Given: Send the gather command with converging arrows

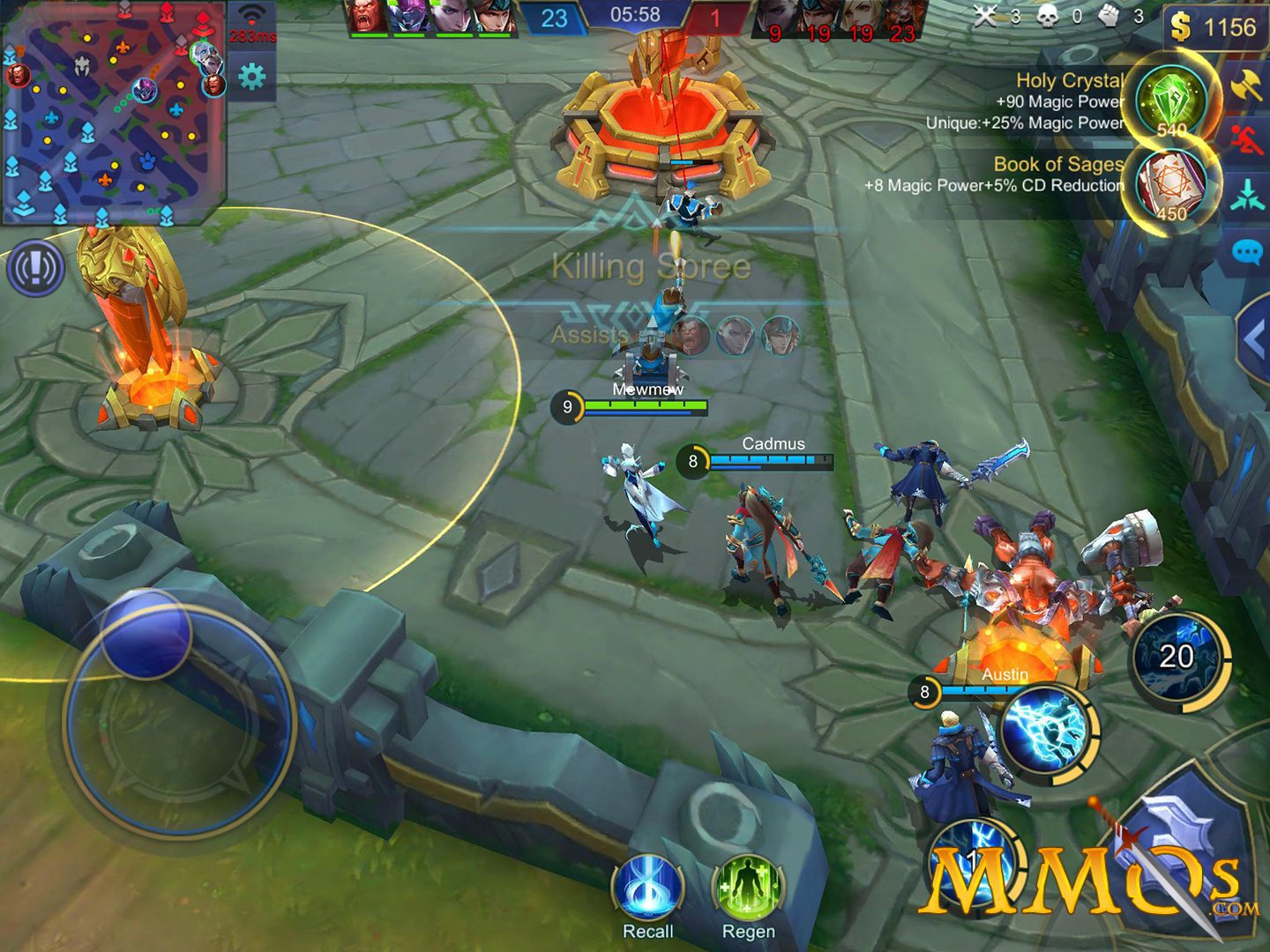Looking at the screenshot, I should point(1247,195).
